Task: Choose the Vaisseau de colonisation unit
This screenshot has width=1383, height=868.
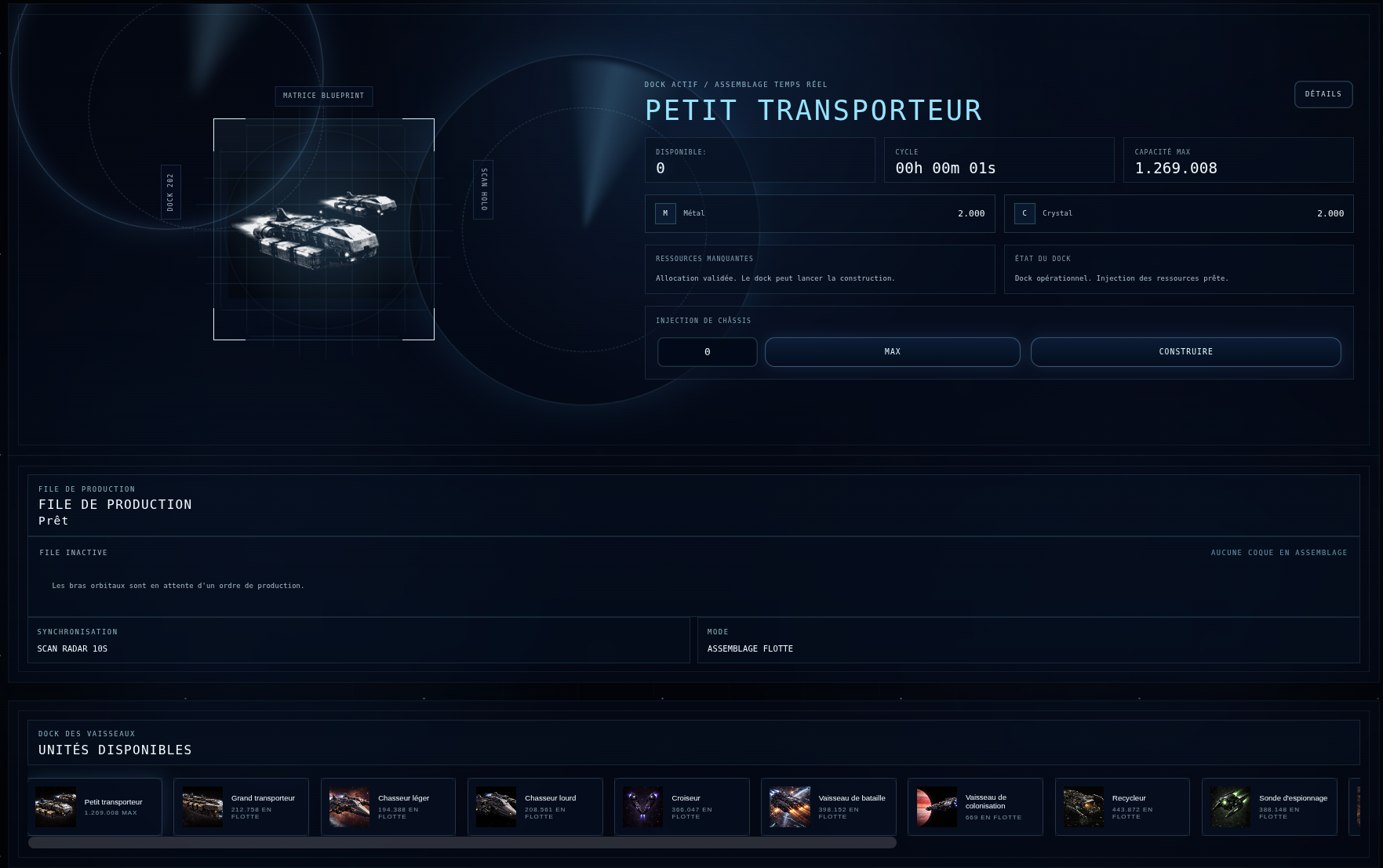Action: [937, 806]
